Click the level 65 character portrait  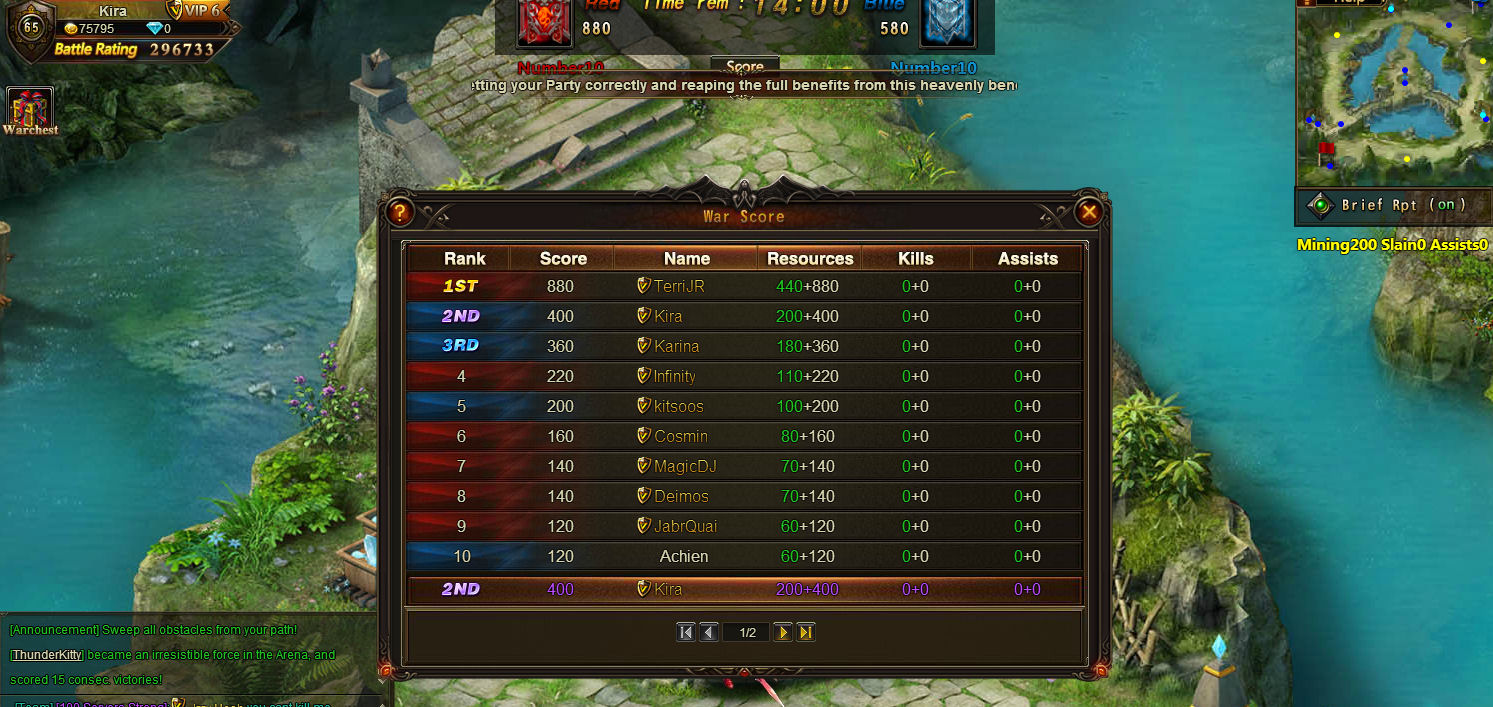31,28
